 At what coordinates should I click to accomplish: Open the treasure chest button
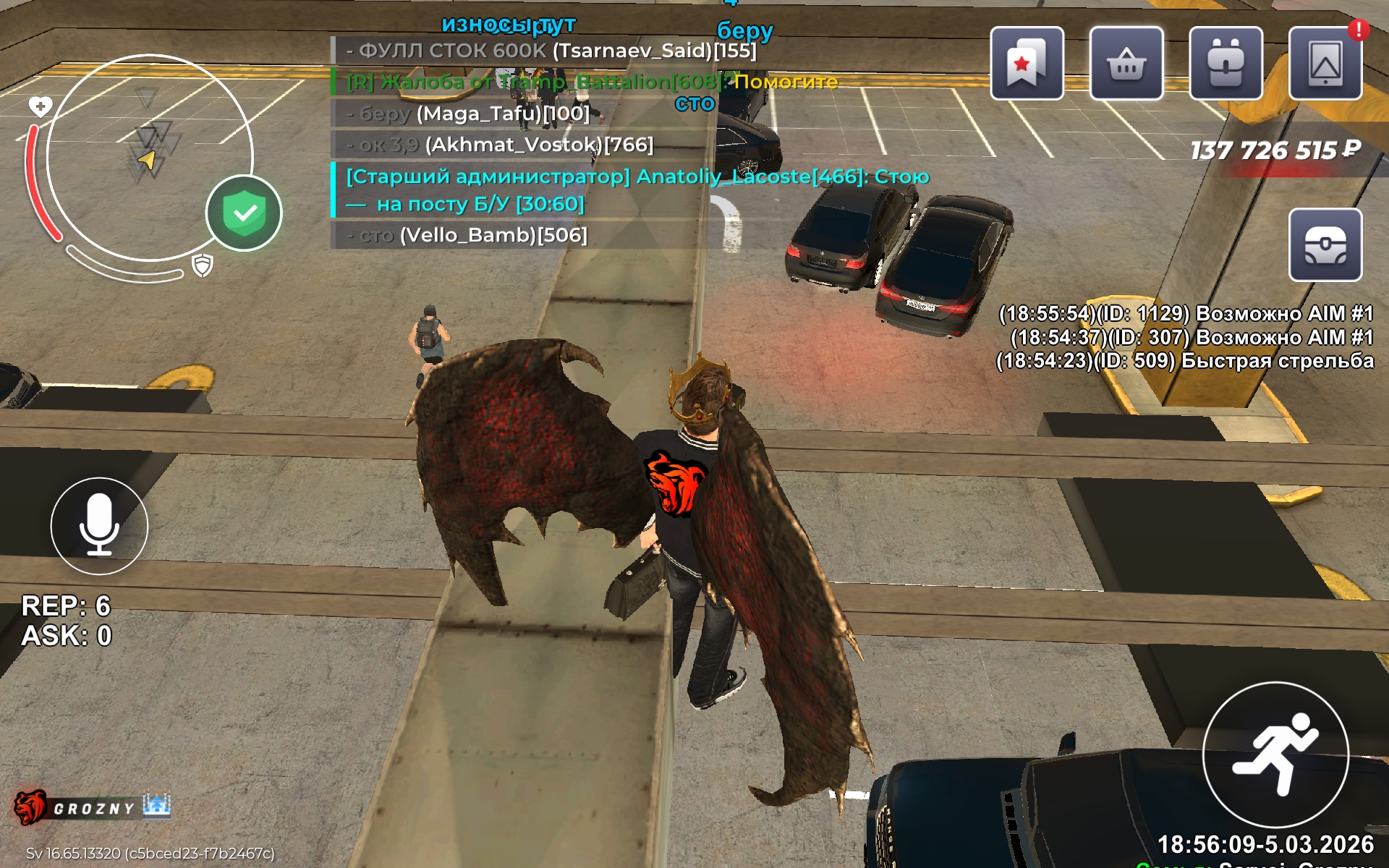(1325, 245)
